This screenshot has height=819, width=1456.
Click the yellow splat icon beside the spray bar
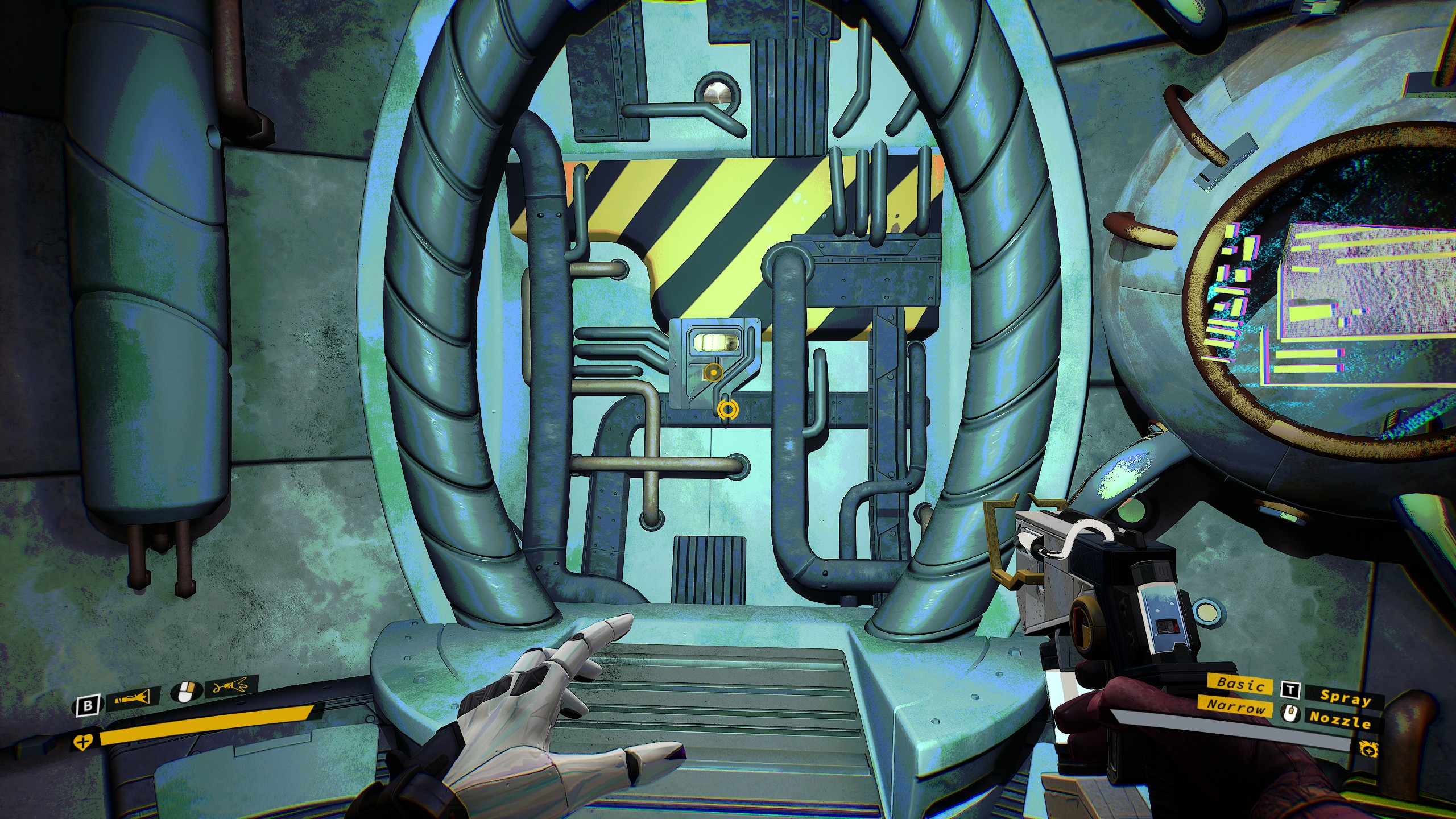1368,749
